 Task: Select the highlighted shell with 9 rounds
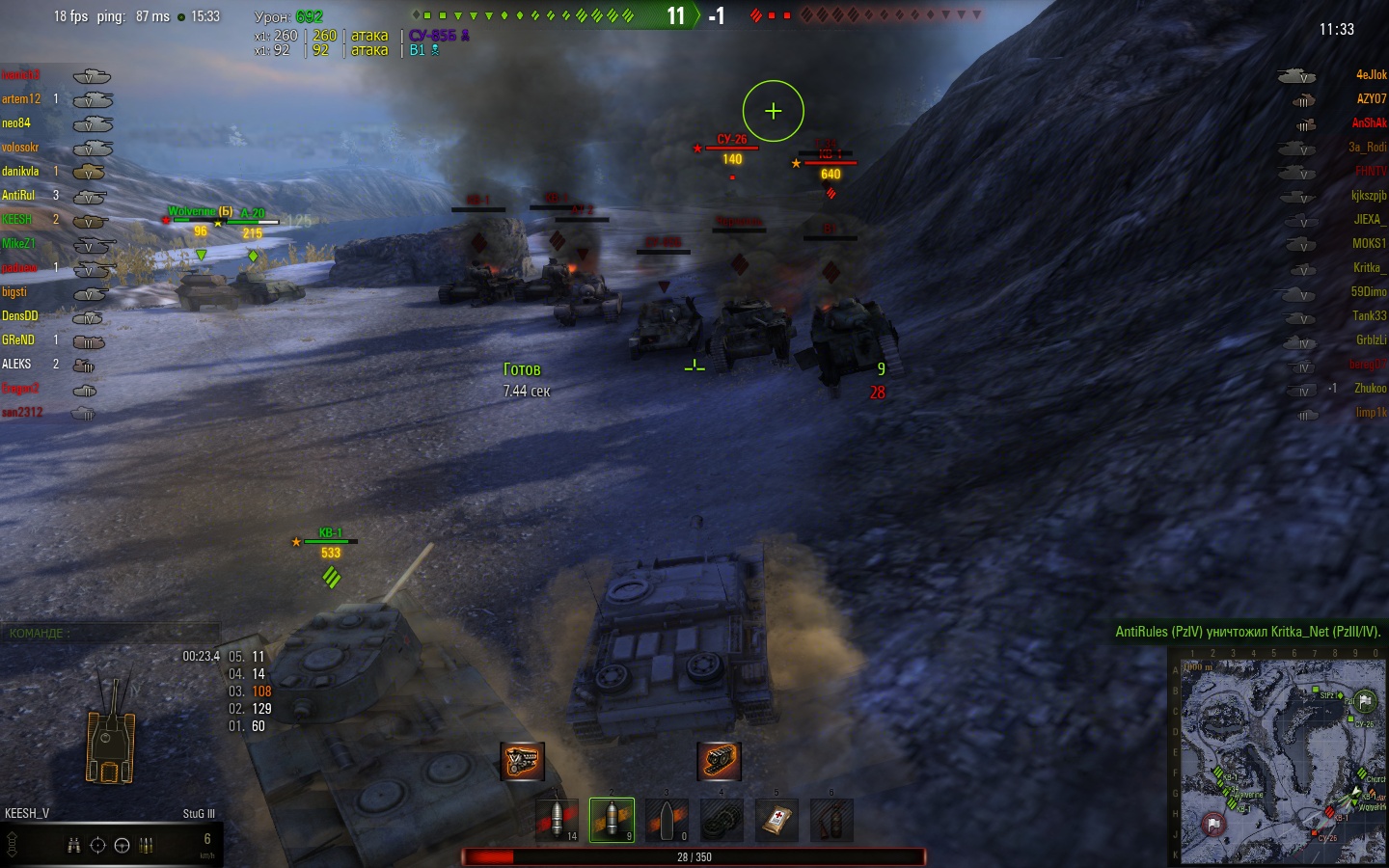pyautogui.click(x=612, y=820)
